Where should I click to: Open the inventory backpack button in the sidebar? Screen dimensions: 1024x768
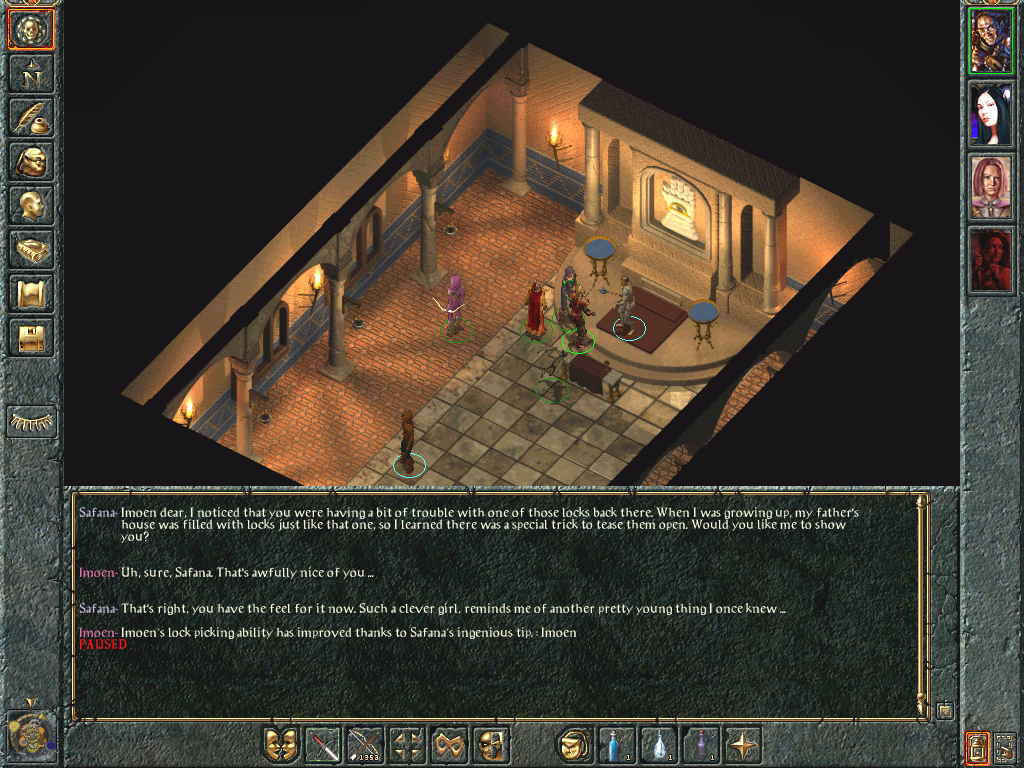[31, 160]
